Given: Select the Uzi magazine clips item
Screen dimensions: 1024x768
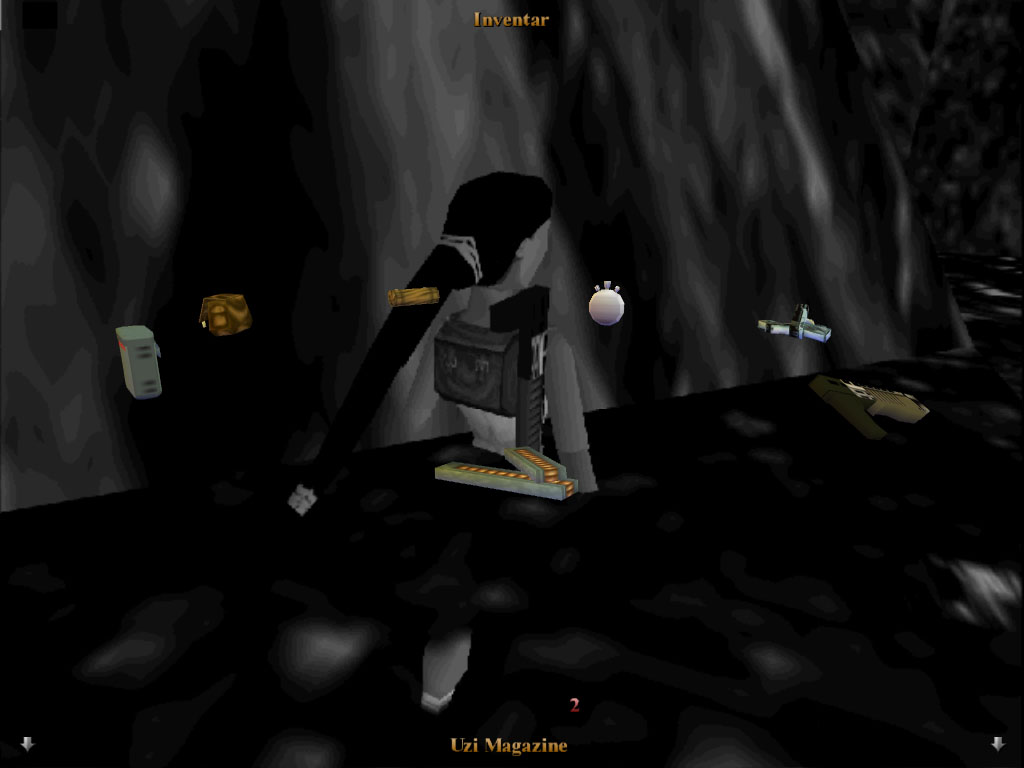Looking at the screenshot, I should click(507, 476).
